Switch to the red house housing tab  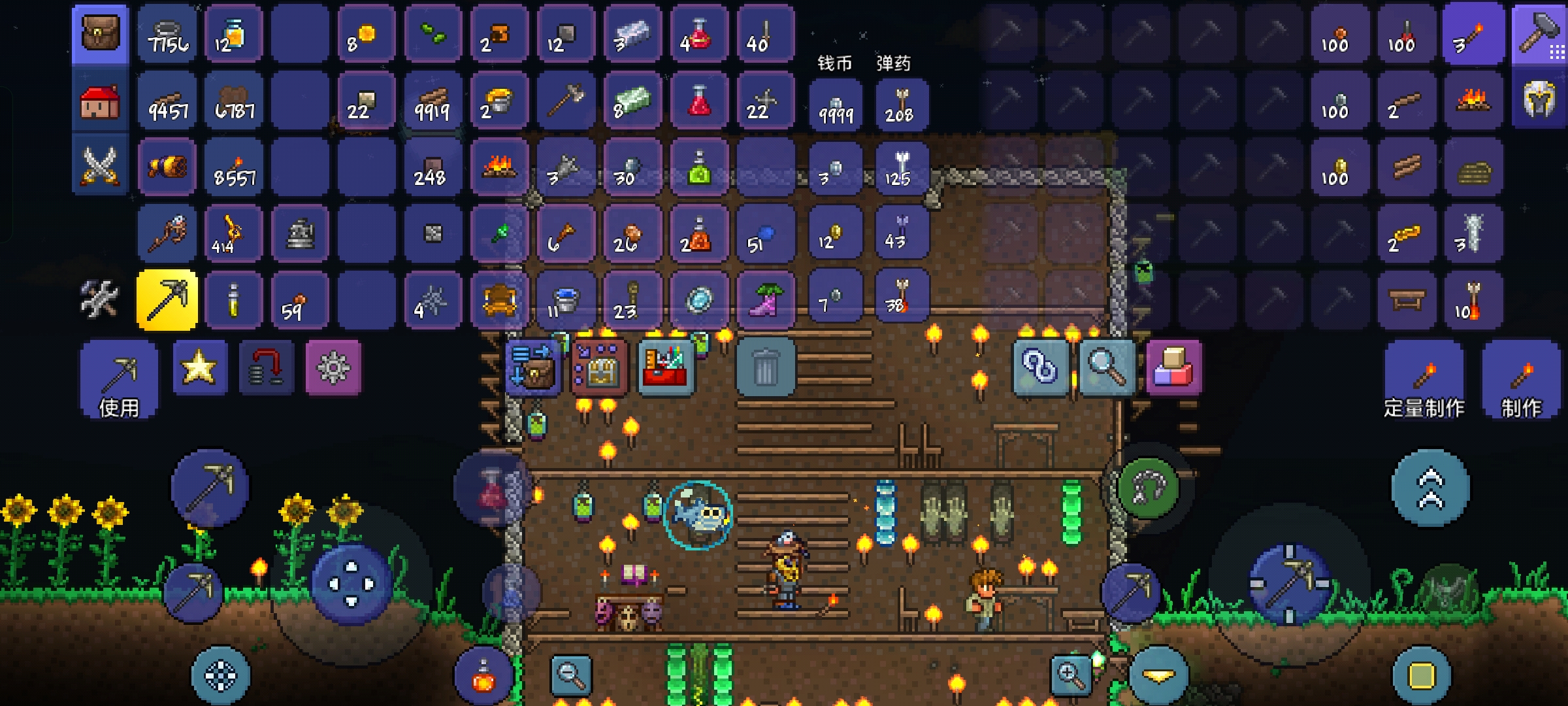click(100, 103)
